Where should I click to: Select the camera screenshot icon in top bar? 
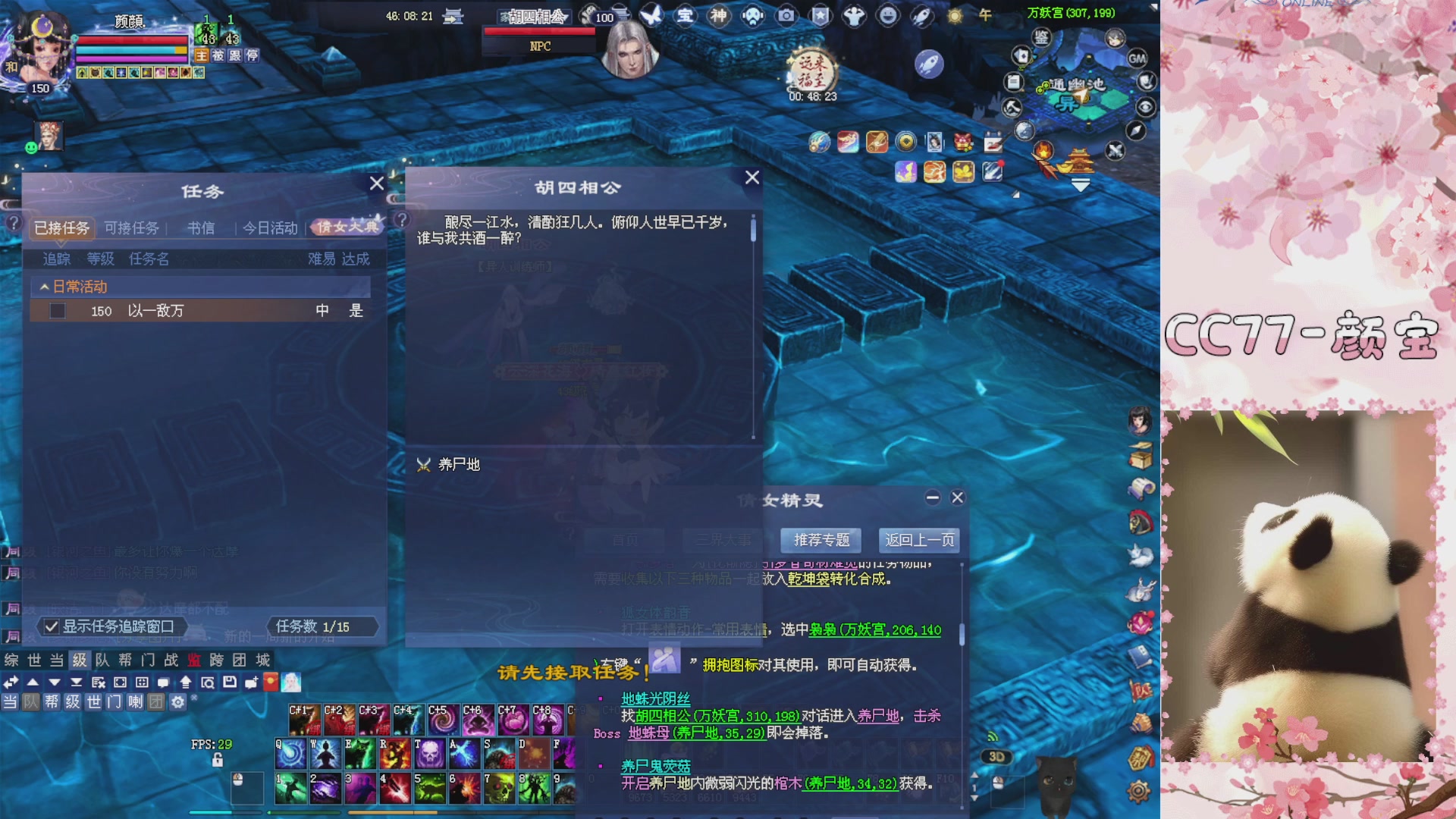click(785, 17)
